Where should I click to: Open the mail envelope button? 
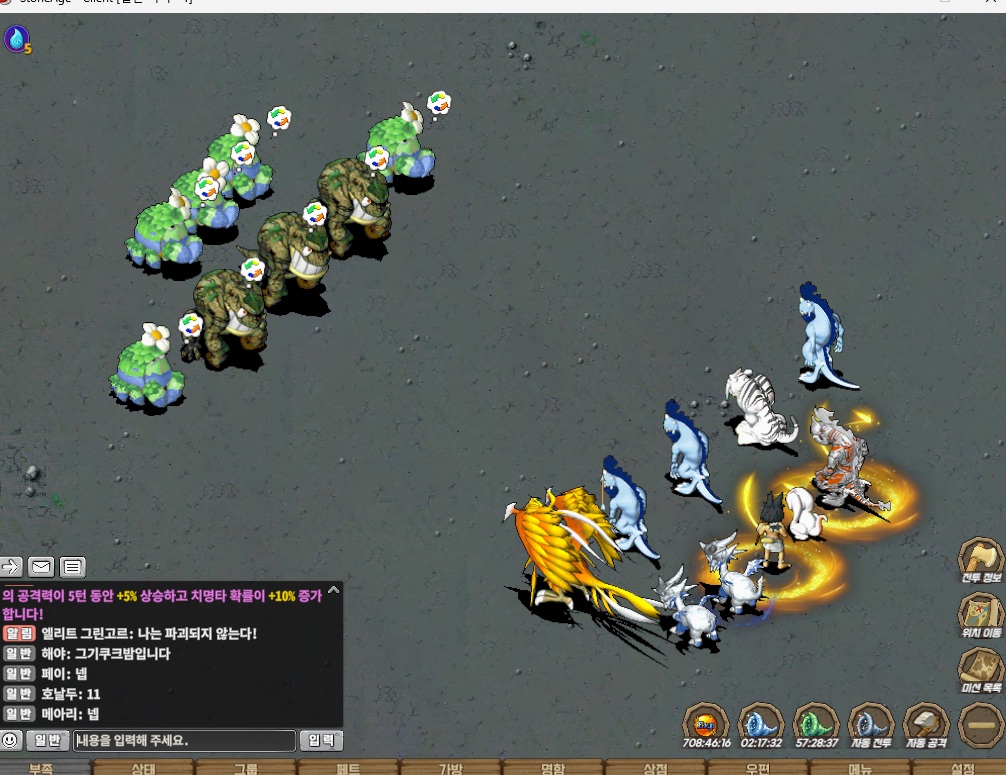pos(41,568)
